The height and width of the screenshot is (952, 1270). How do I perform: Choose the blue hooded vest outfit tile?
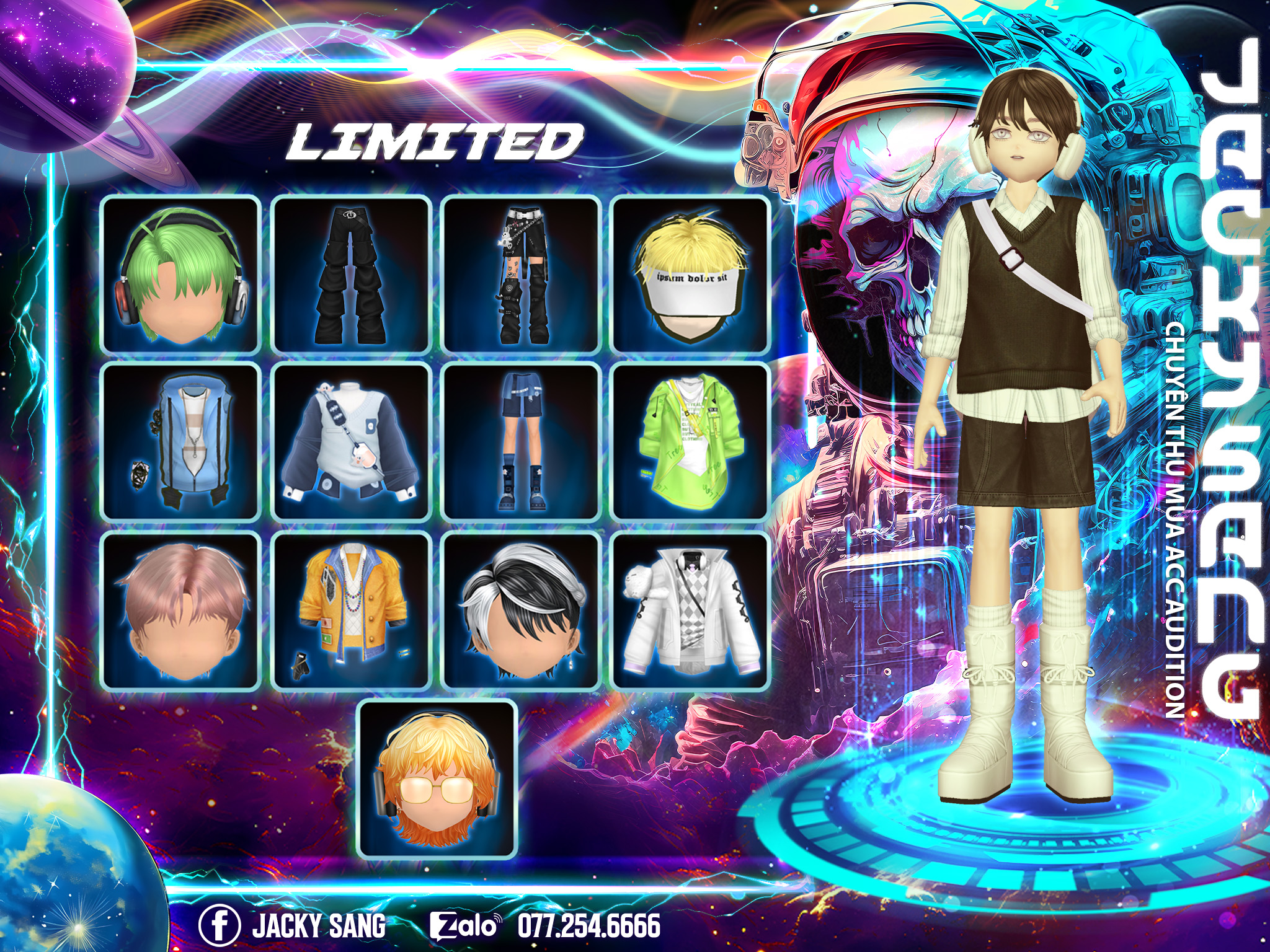pyautogui.click(x=180, y=442)
